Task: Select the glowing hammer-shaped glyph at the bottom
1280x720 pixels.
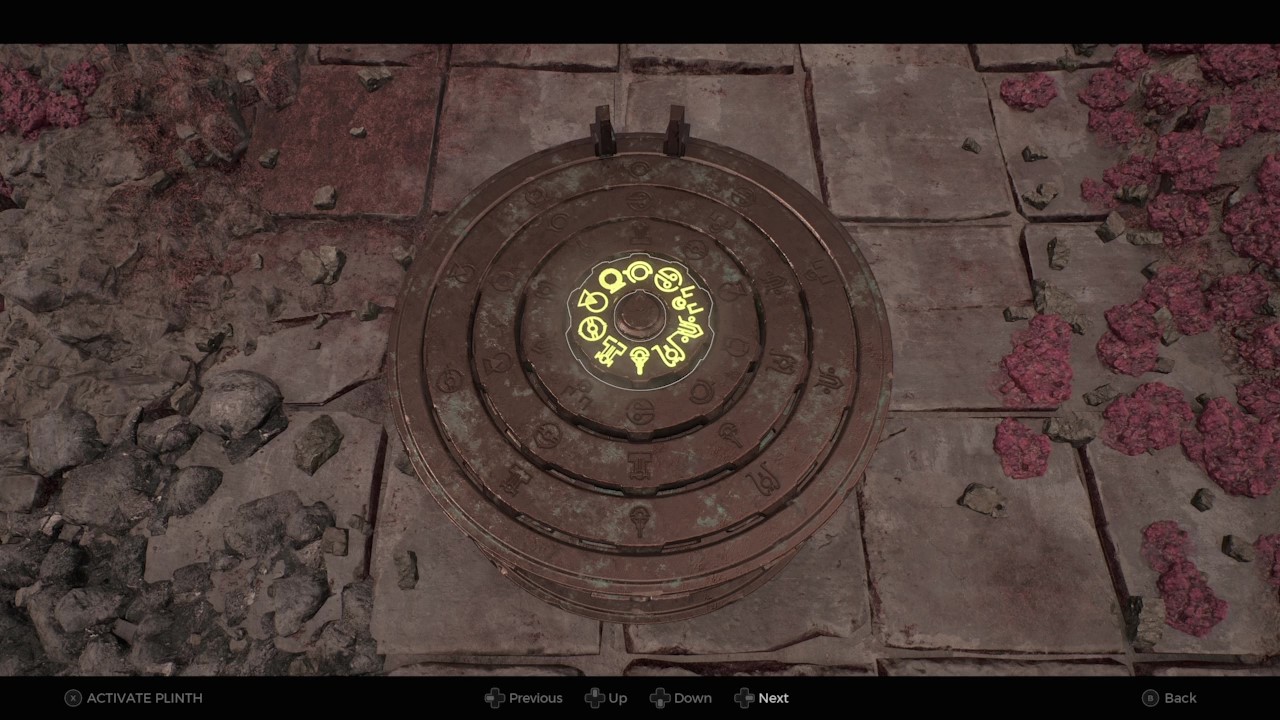Action: [612, 351]
